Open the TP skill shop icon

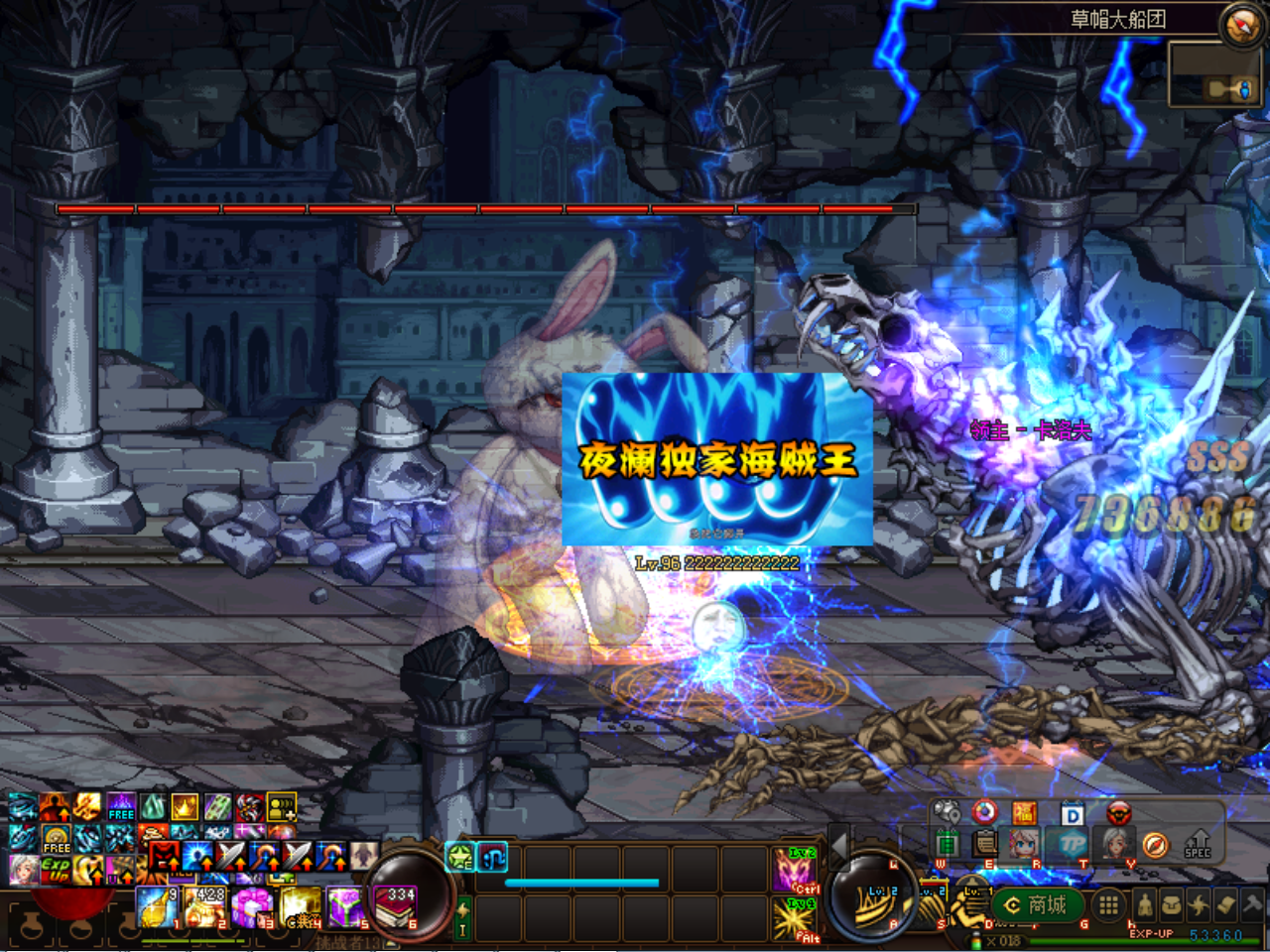tap(1073, 844)
